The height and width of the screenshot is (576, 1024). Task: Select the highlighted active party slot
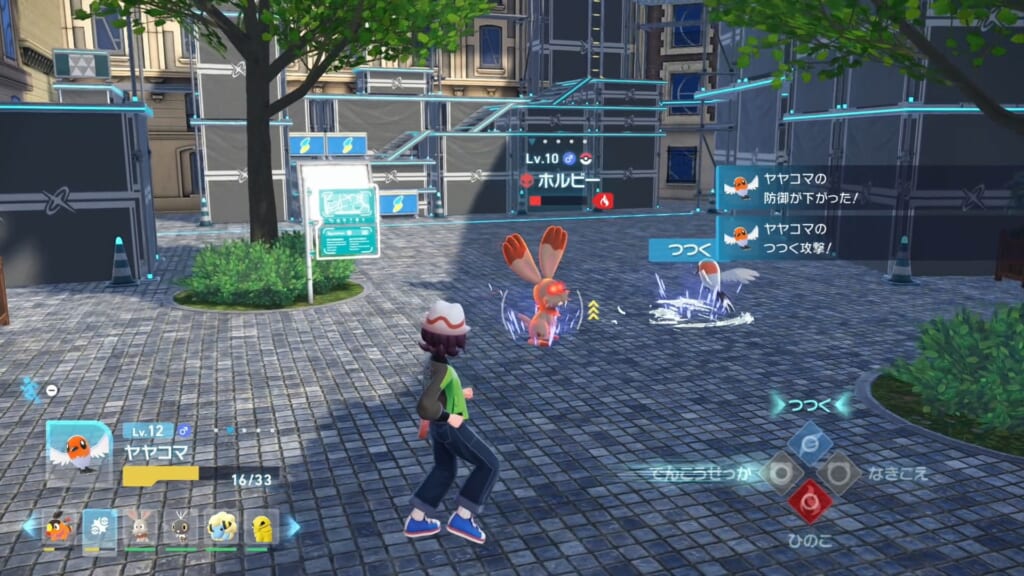99,526
